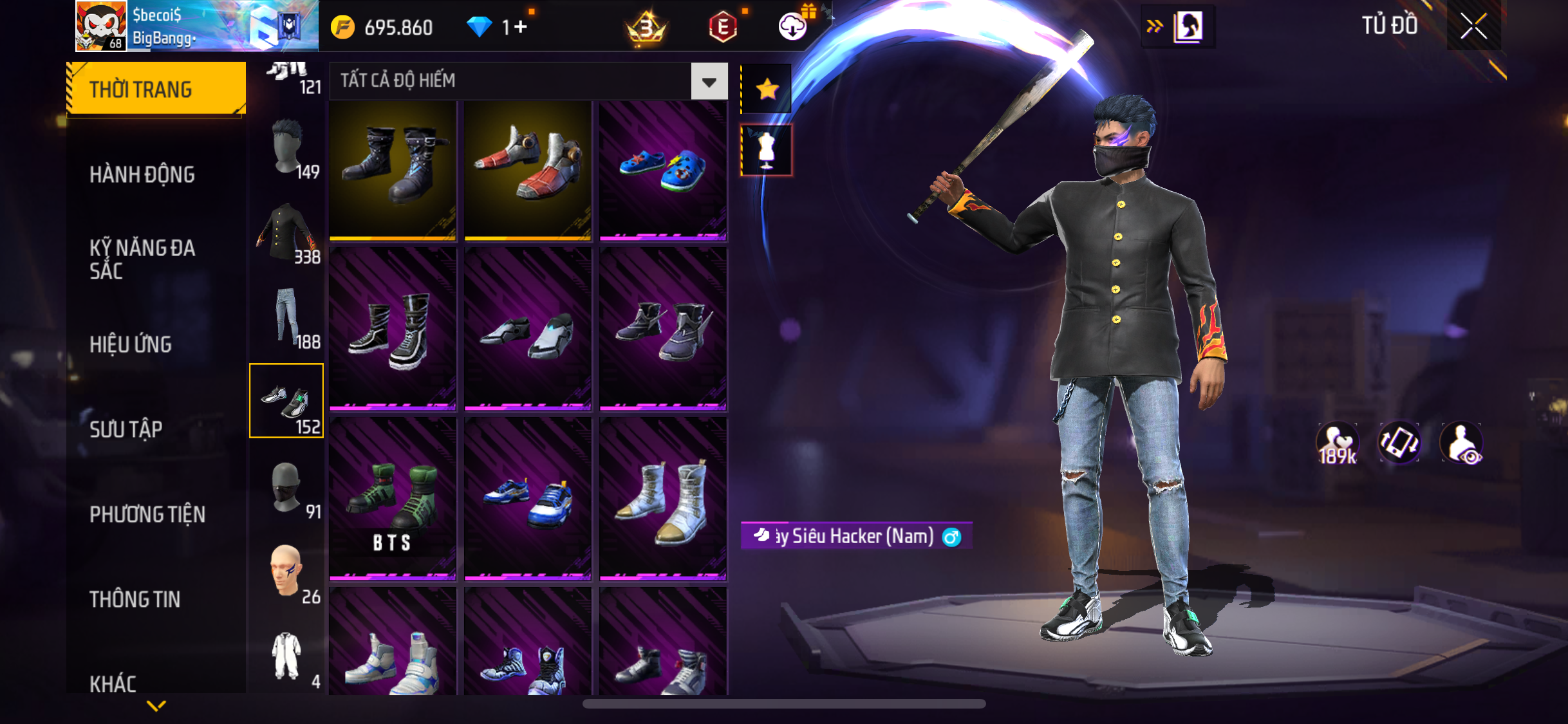
Task: Click the 189k likes heart icon
Action: click(x=1337, y=443)
